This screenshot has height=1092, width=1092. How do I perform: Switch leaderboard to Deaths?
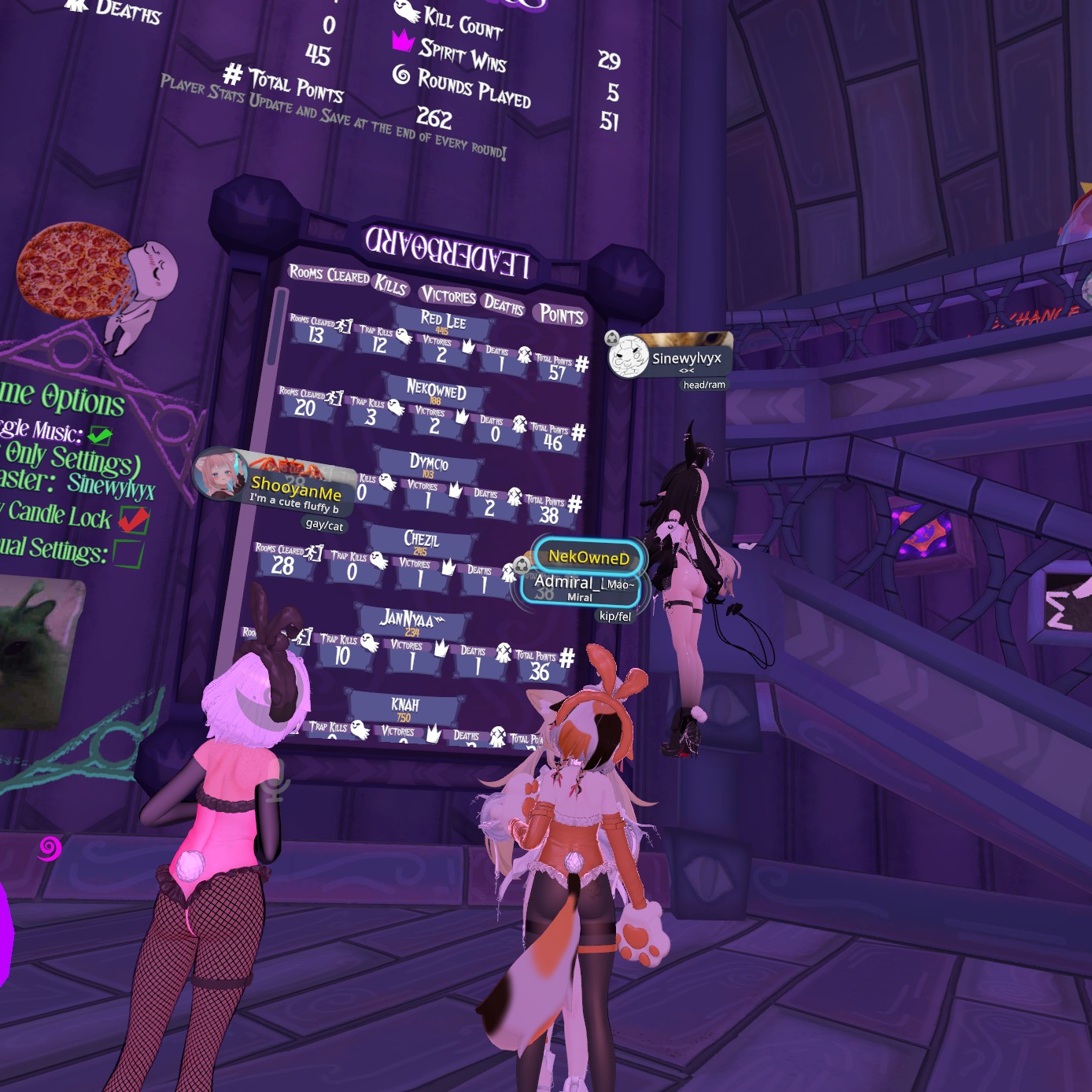tap(504, 304)
